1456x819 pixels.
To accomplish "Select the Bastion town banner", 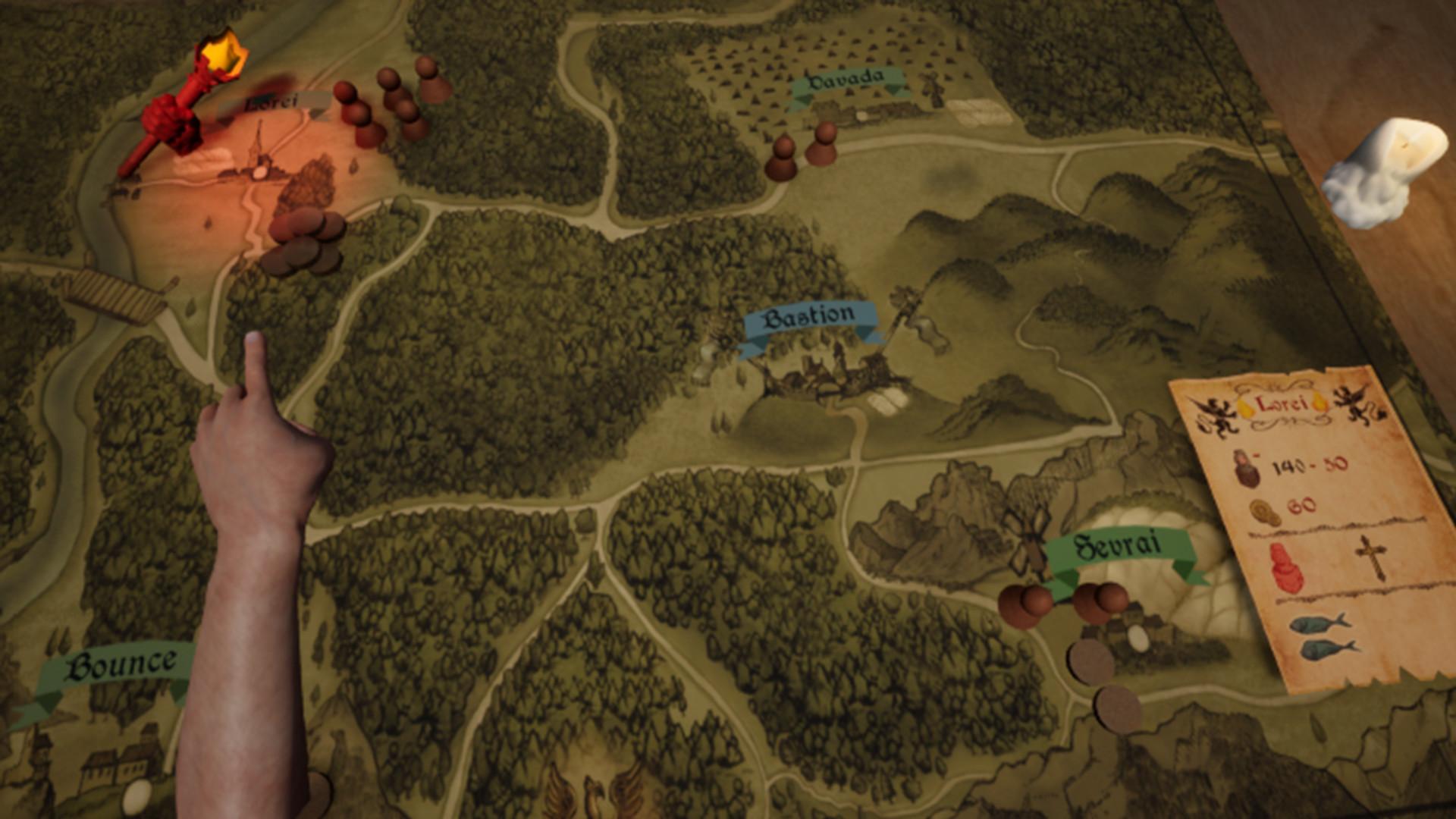I will (x=809, y=318).
